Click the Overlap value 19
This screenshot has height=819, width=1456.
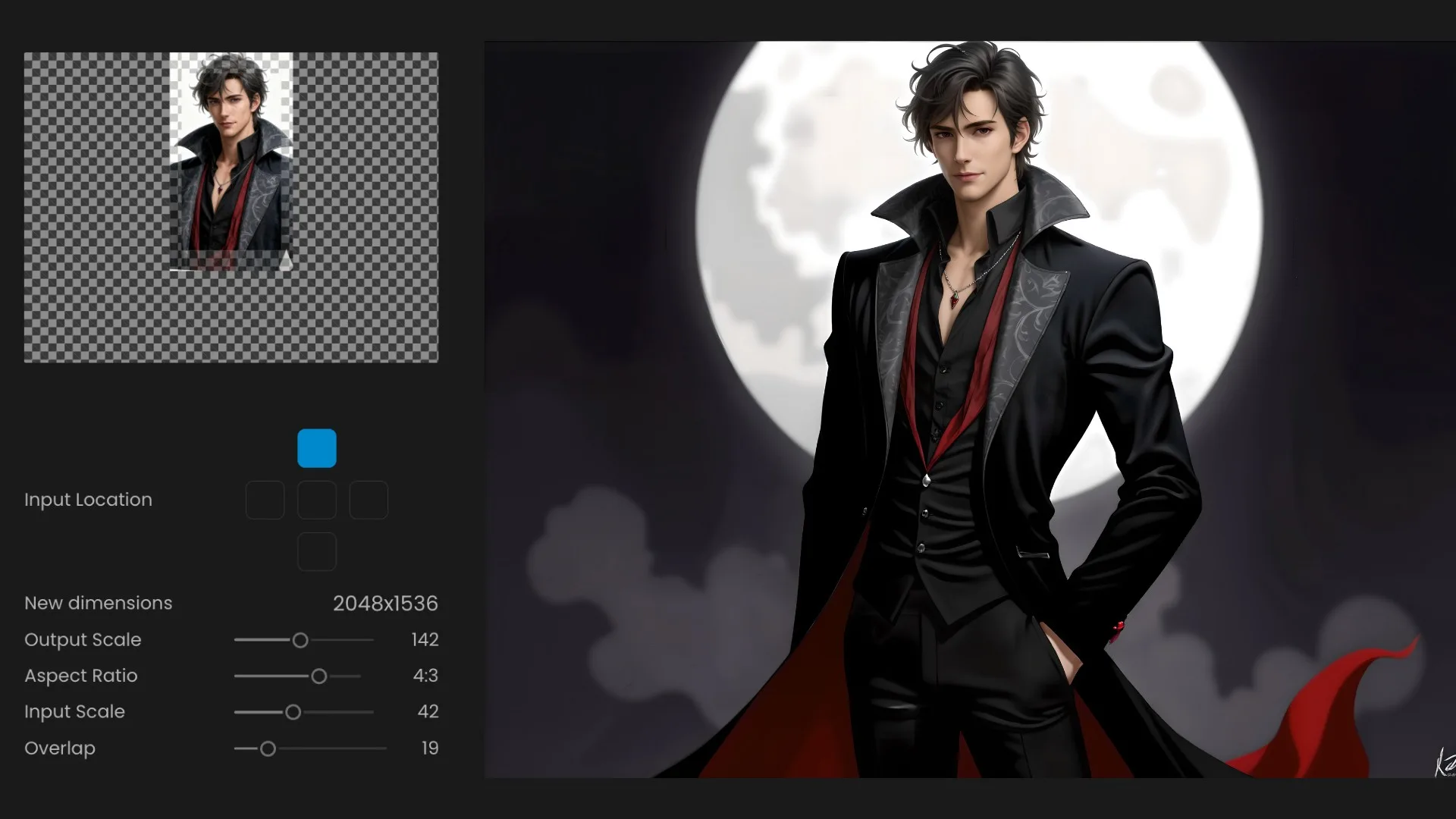pyautogui.click(x=430, y=748)
